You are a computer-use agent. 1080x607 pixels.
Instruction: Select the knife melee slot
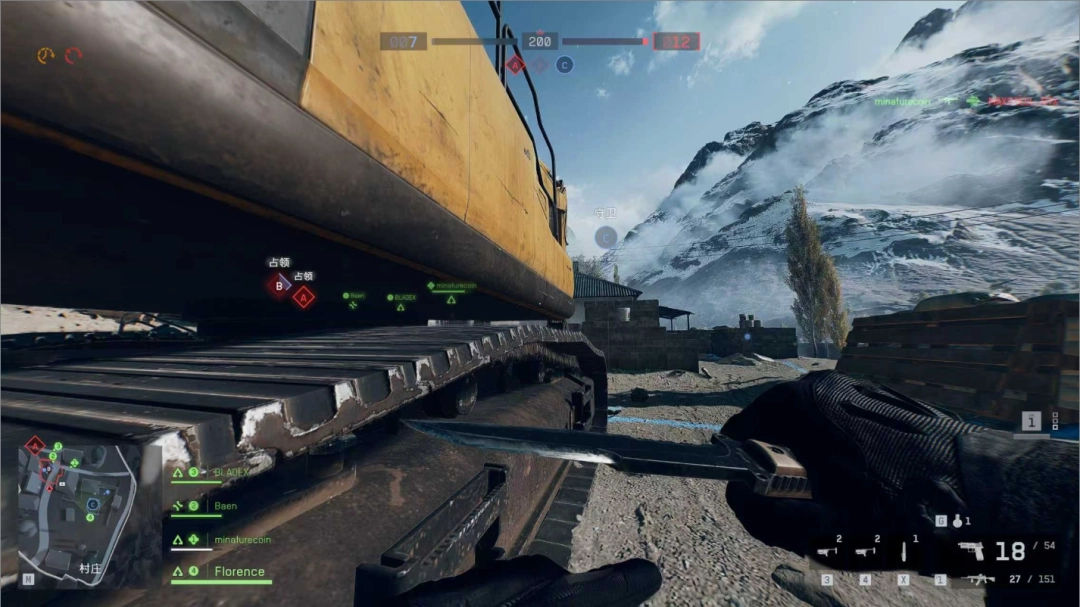tap(903, 551)
